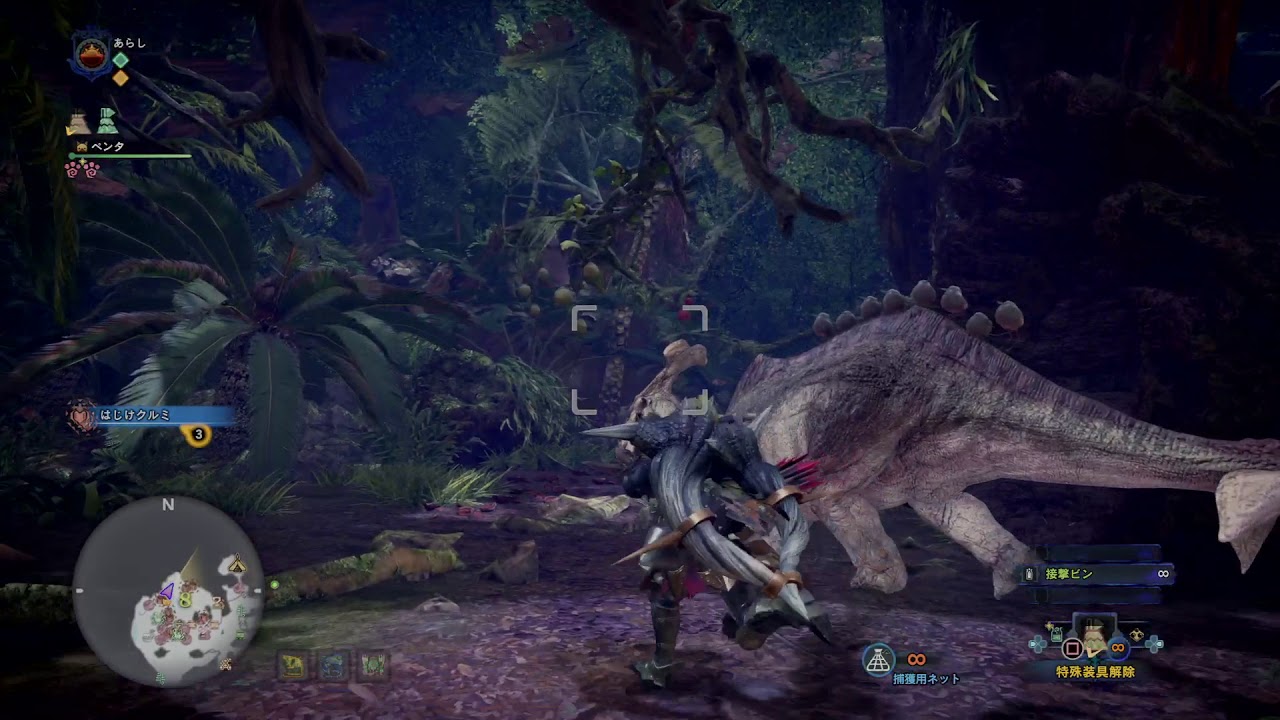The image size is (1280, 720).
Task: Click the purple player arrow on the minimap
Action: point(167,591)
